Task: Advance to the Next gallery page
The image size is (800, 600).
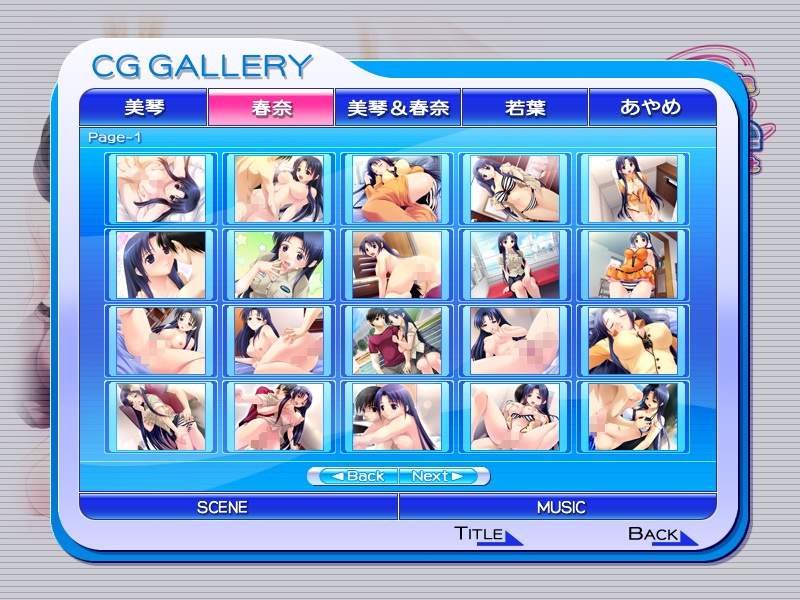Action: point(443,476)
